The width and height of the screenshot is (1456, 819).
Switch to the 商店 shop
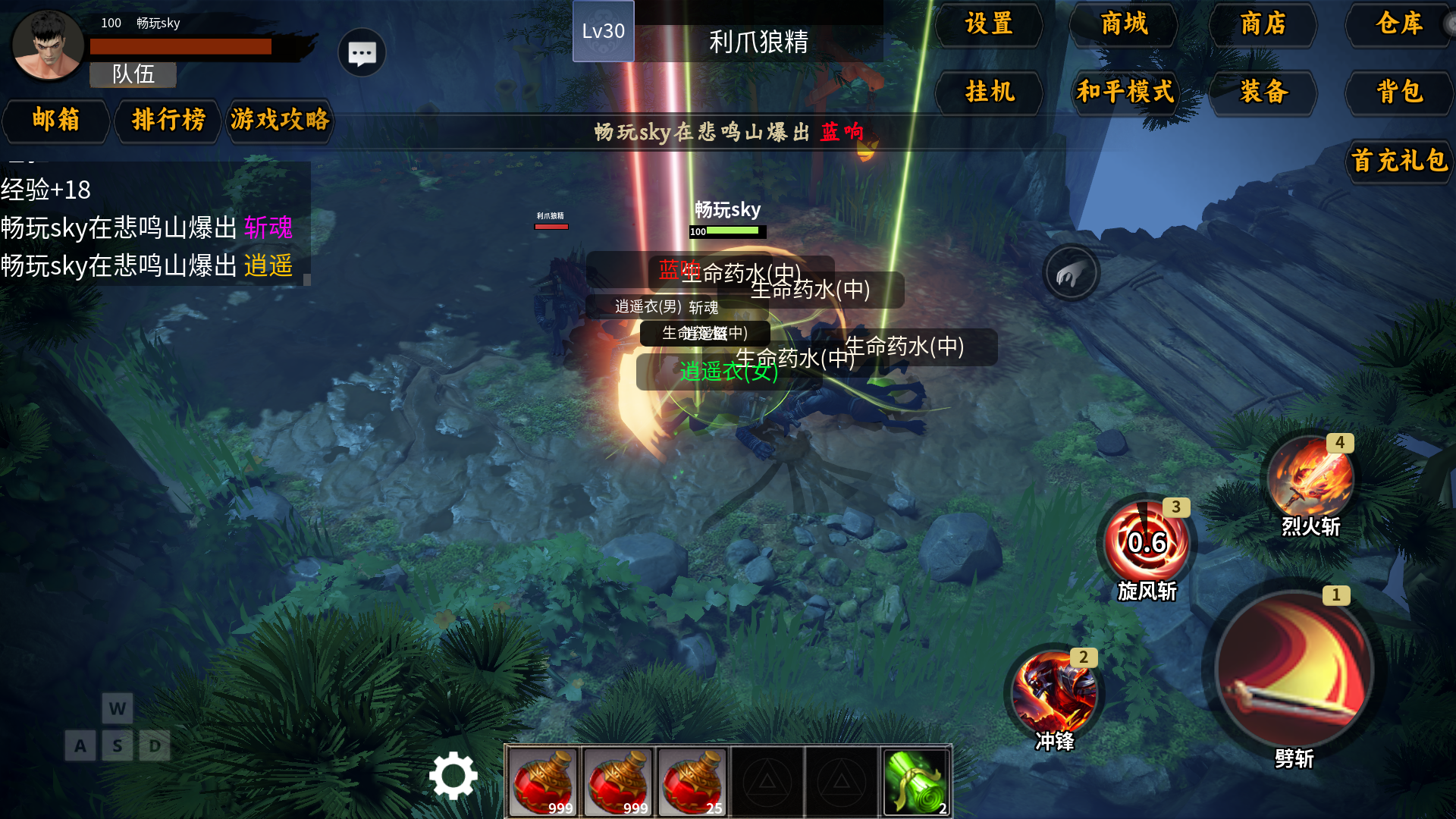(1262, 25)
